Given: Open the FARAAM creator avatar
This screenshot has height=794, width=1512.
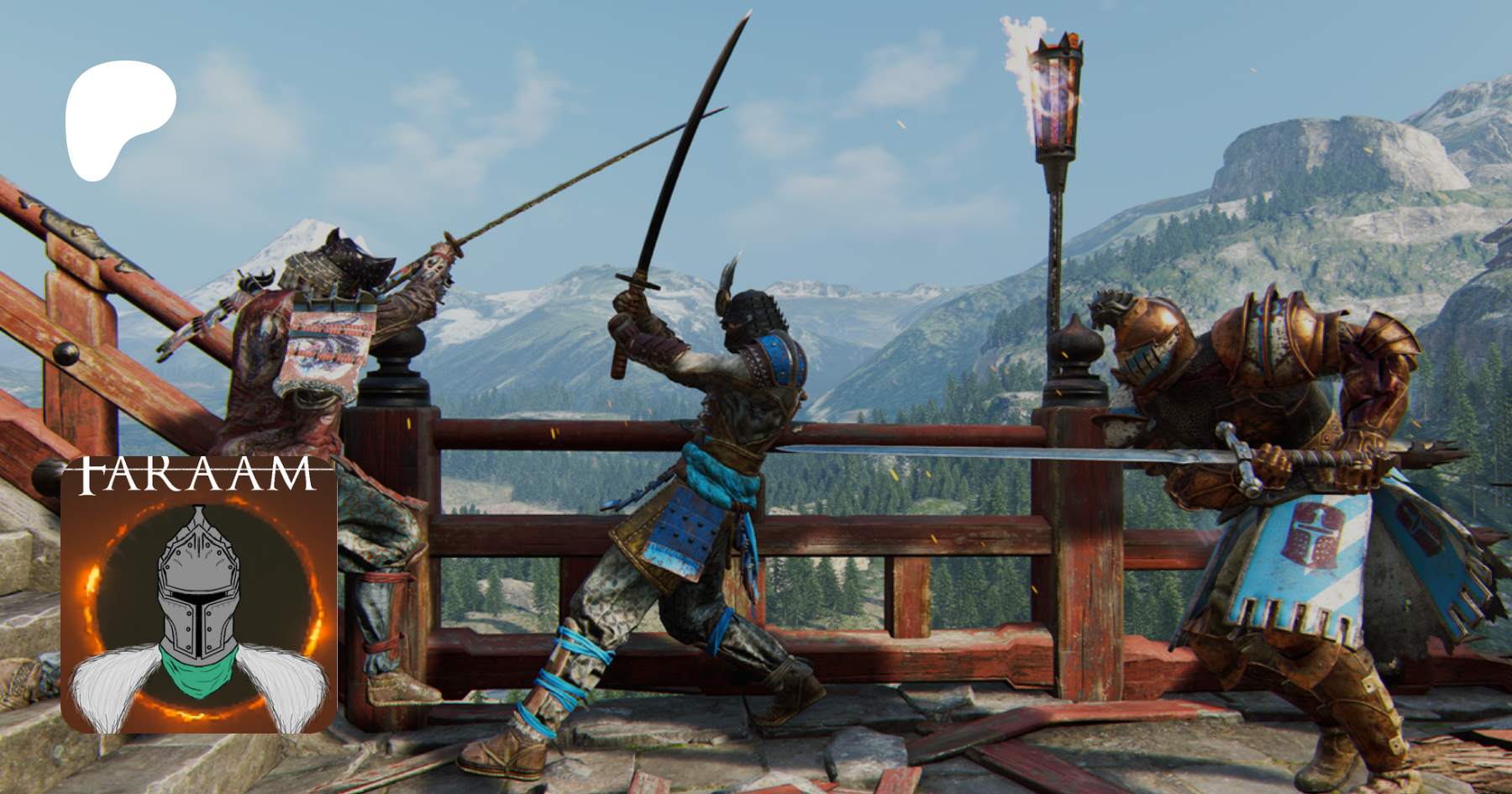Looking at the screenshot, I should click(199, 595).
